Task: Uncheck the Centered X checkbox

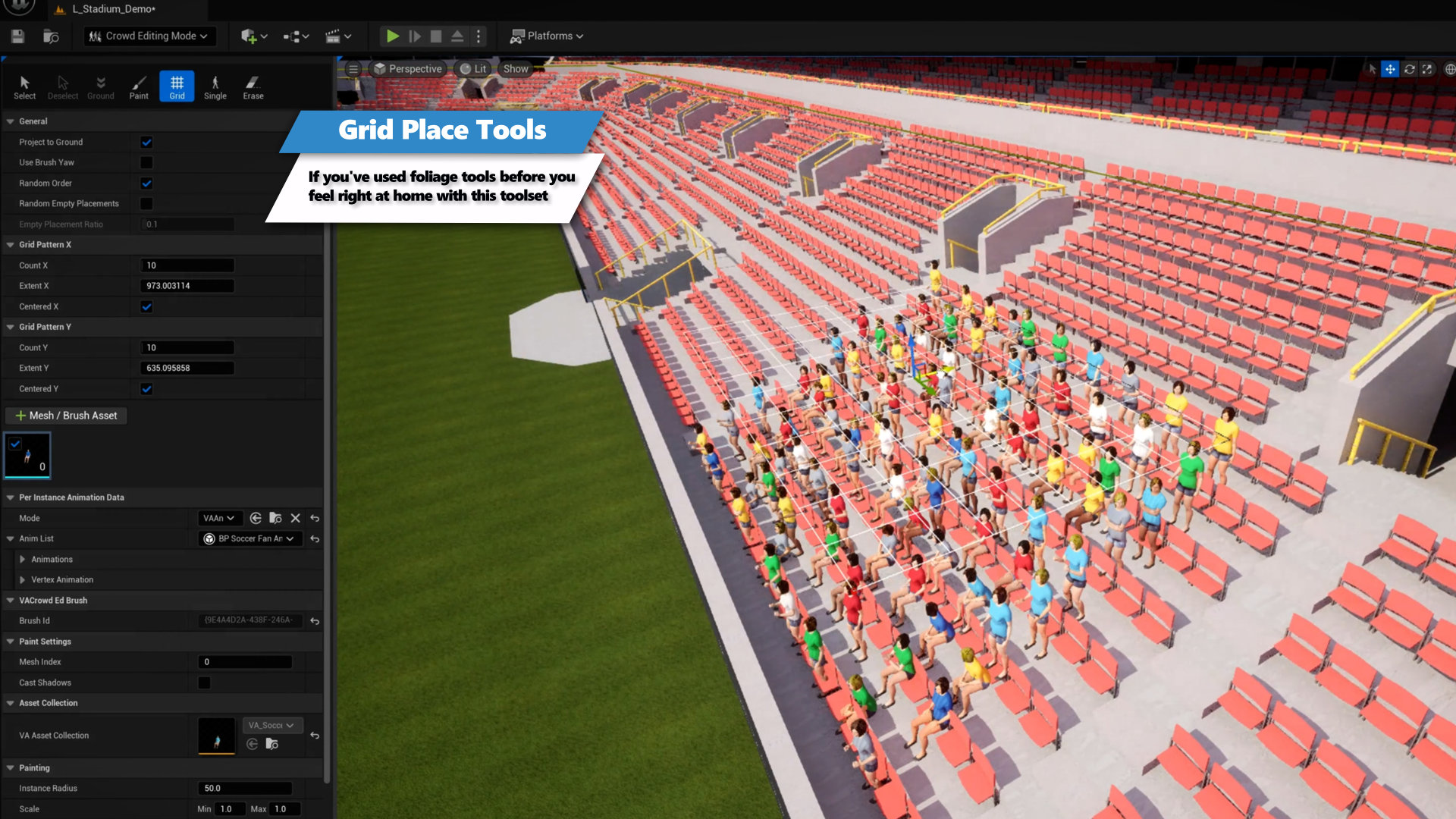Action: pyautogui.click(x=146, y=306)
